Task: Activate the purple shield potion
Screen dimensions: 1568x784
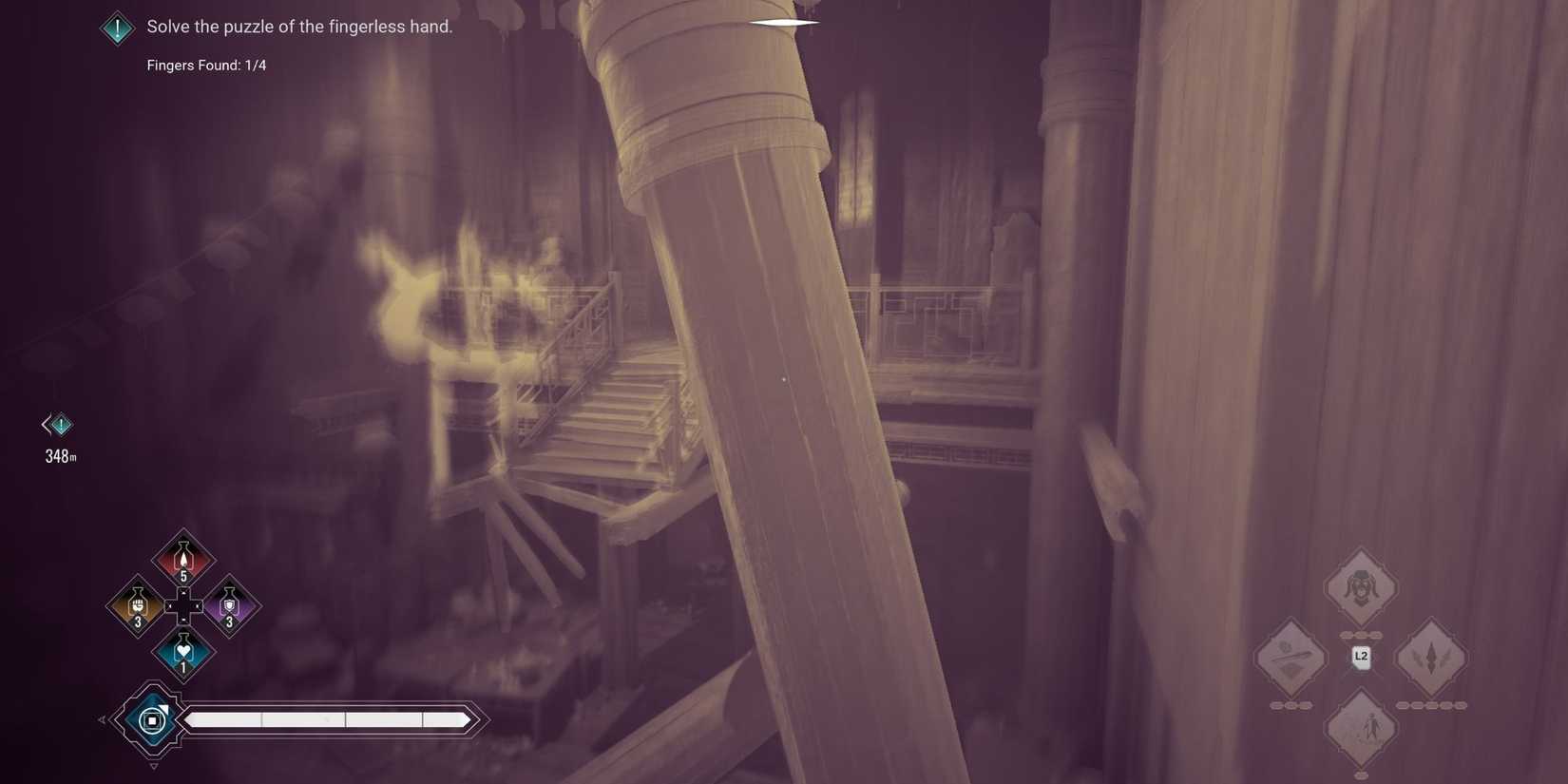Action: (229, 605)
